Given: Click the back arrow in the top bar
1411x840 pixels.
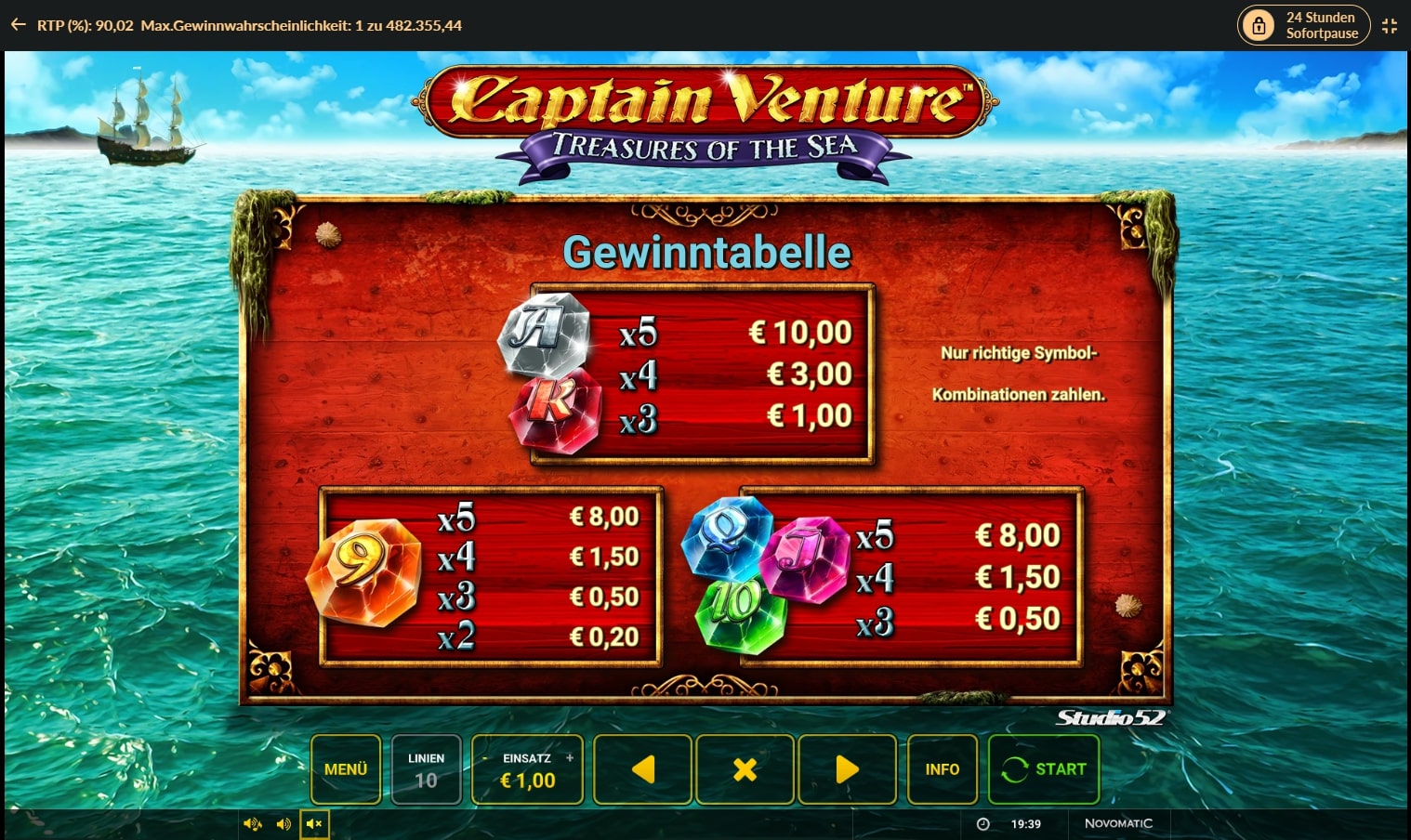Looking at the screenshot, I should (18, 24).
